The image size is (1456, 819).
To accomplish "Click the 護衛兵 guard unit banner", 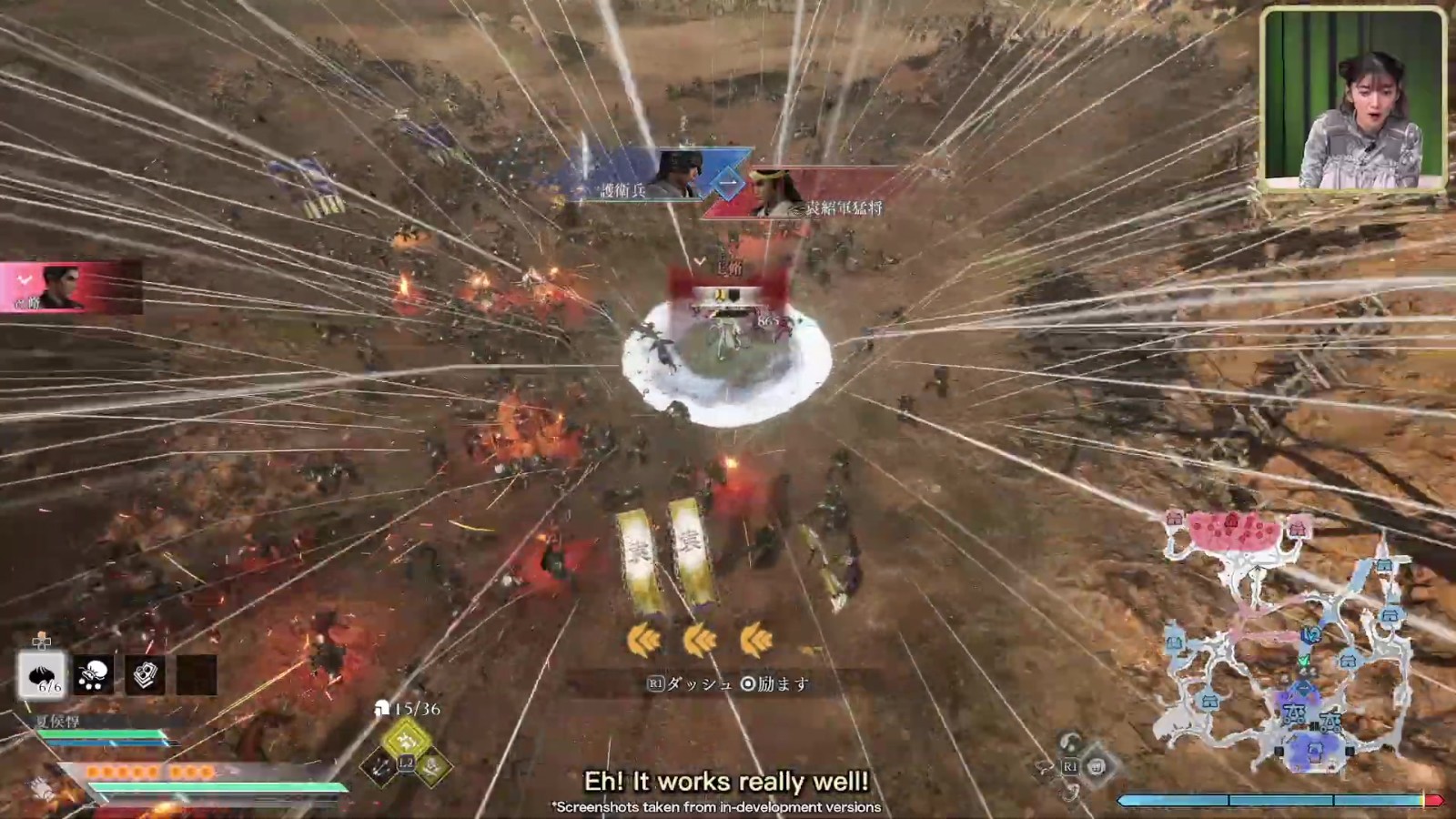I will coord(637,177).
